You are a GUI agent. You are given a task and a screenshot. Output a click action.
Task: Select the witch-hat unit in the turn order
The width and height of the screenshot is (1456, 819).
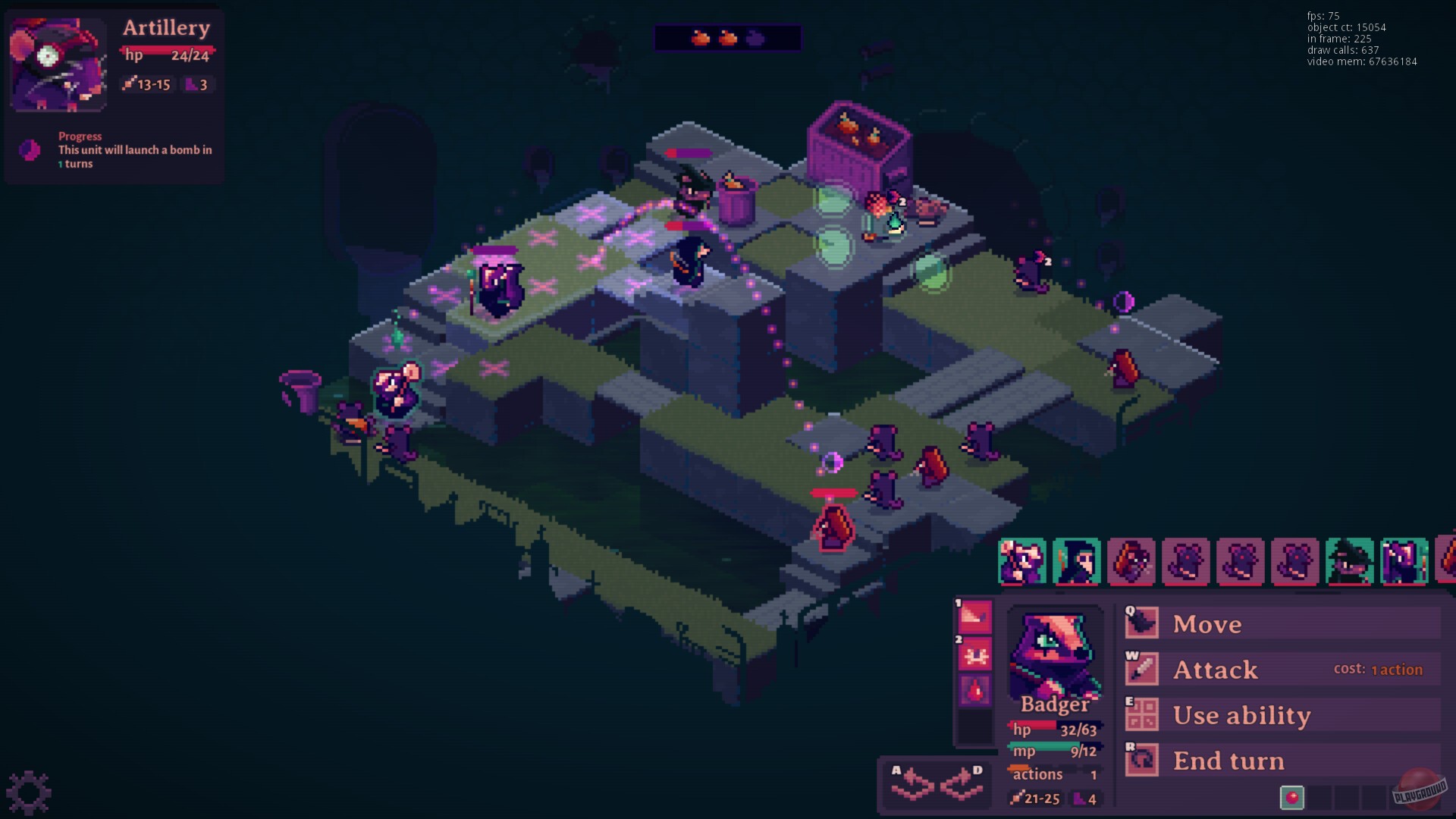pos(1348,561)
